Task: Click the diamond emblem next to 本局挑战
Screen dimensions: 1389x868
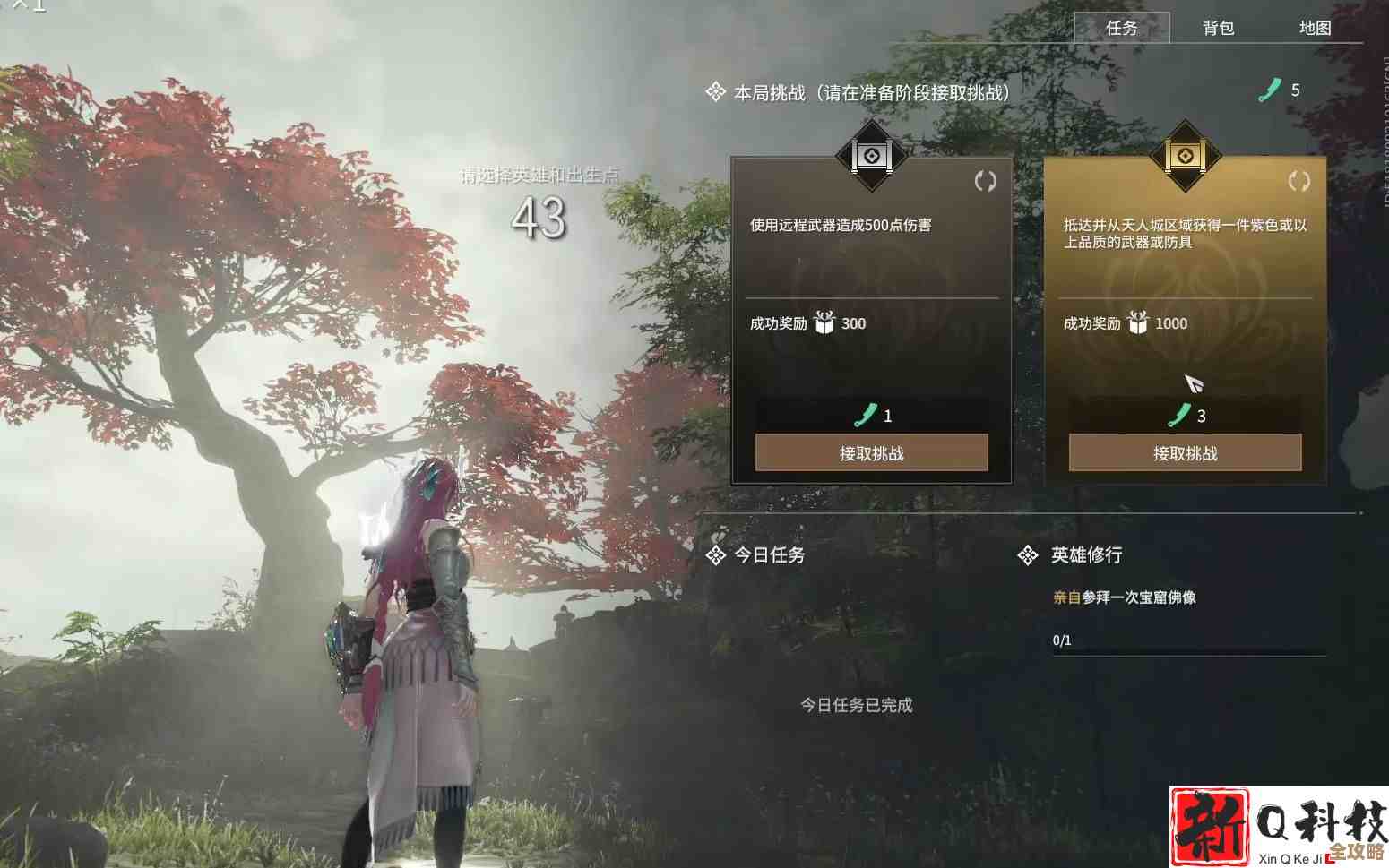Action: click(714, 90)
